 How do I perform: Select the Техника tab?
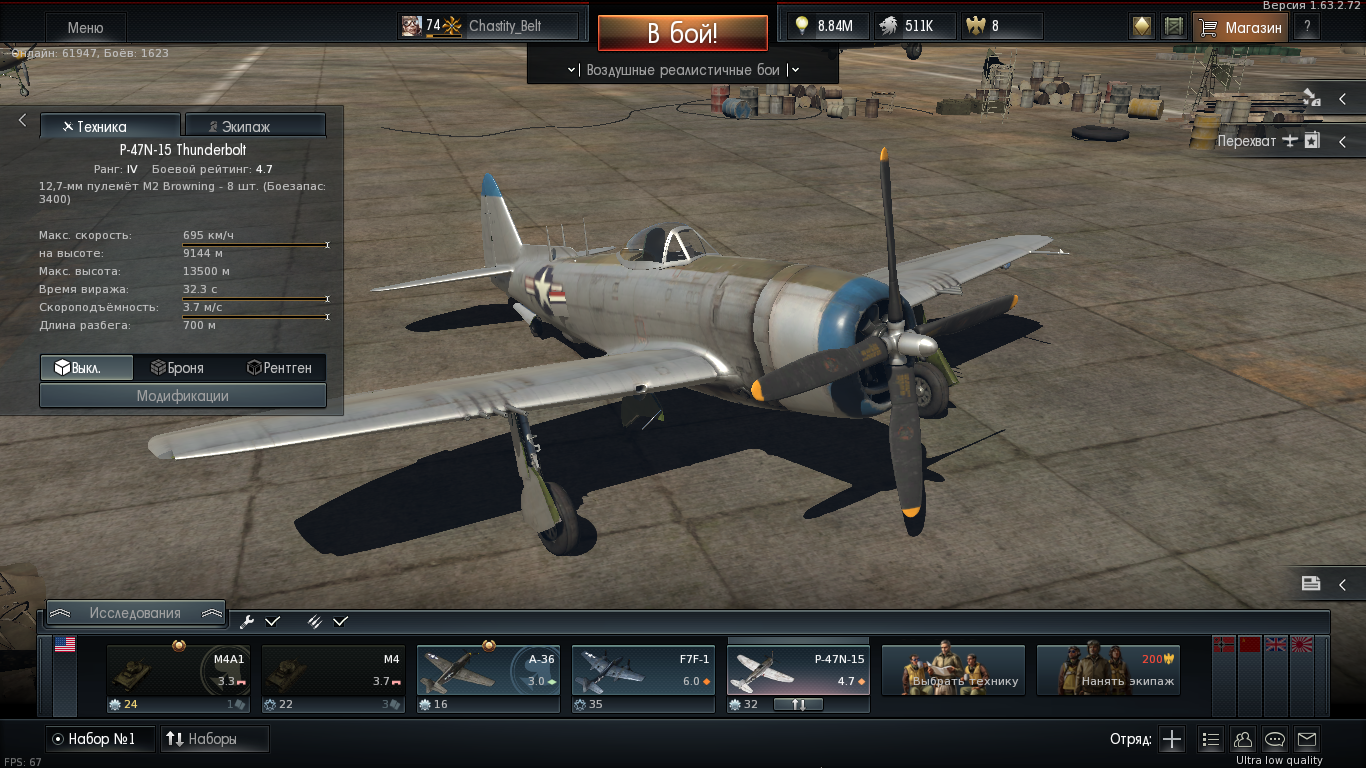pos(110,126)
